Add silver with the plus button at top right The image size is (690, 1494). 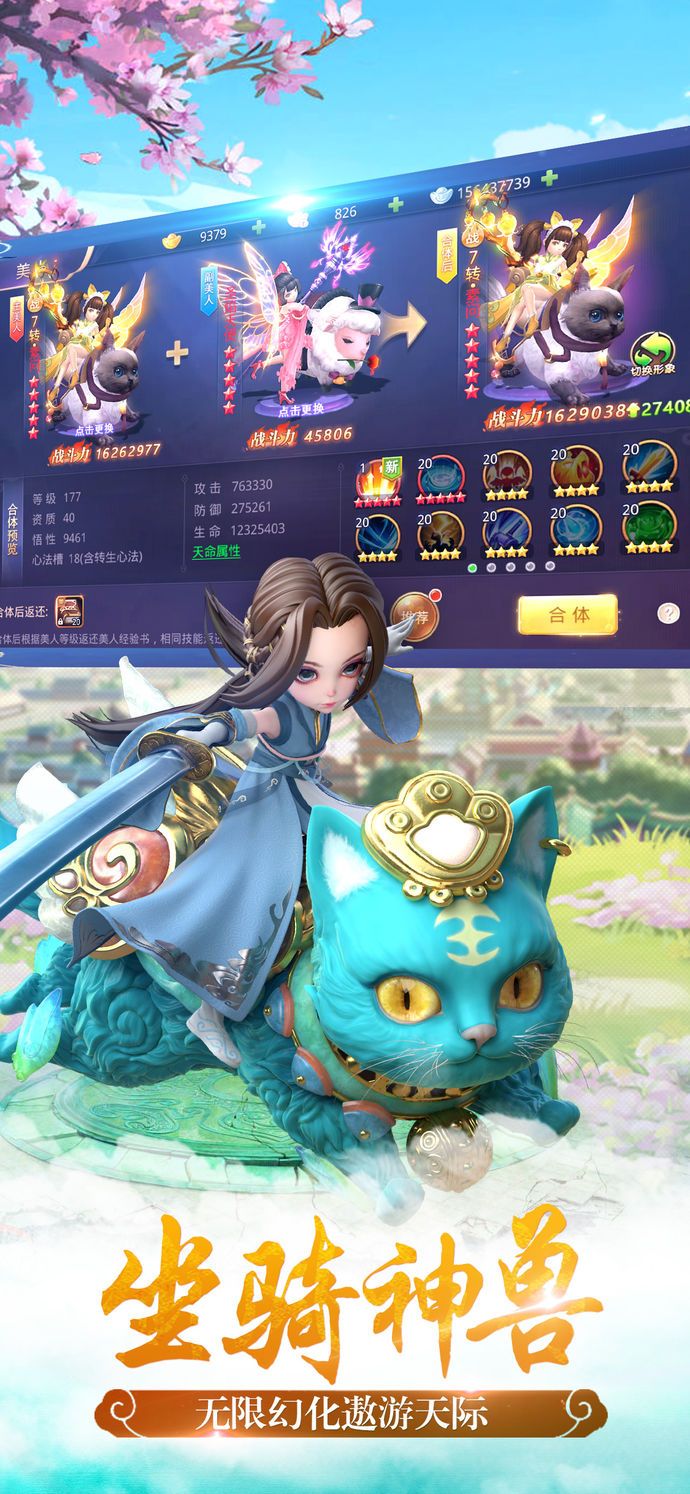point(548,179)
